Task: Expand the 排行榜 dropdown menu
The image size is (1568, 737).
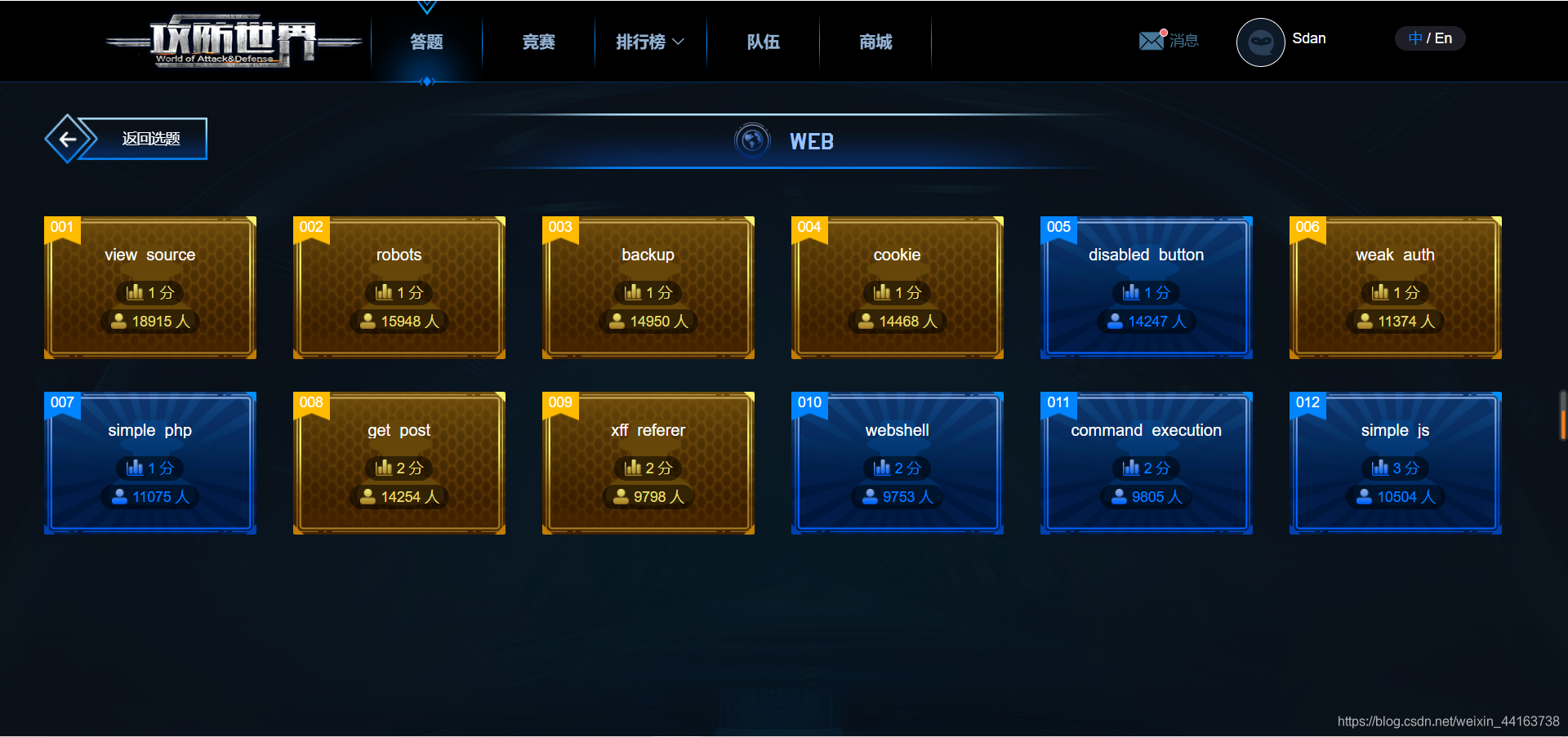Action: click(x=649, y=41)
